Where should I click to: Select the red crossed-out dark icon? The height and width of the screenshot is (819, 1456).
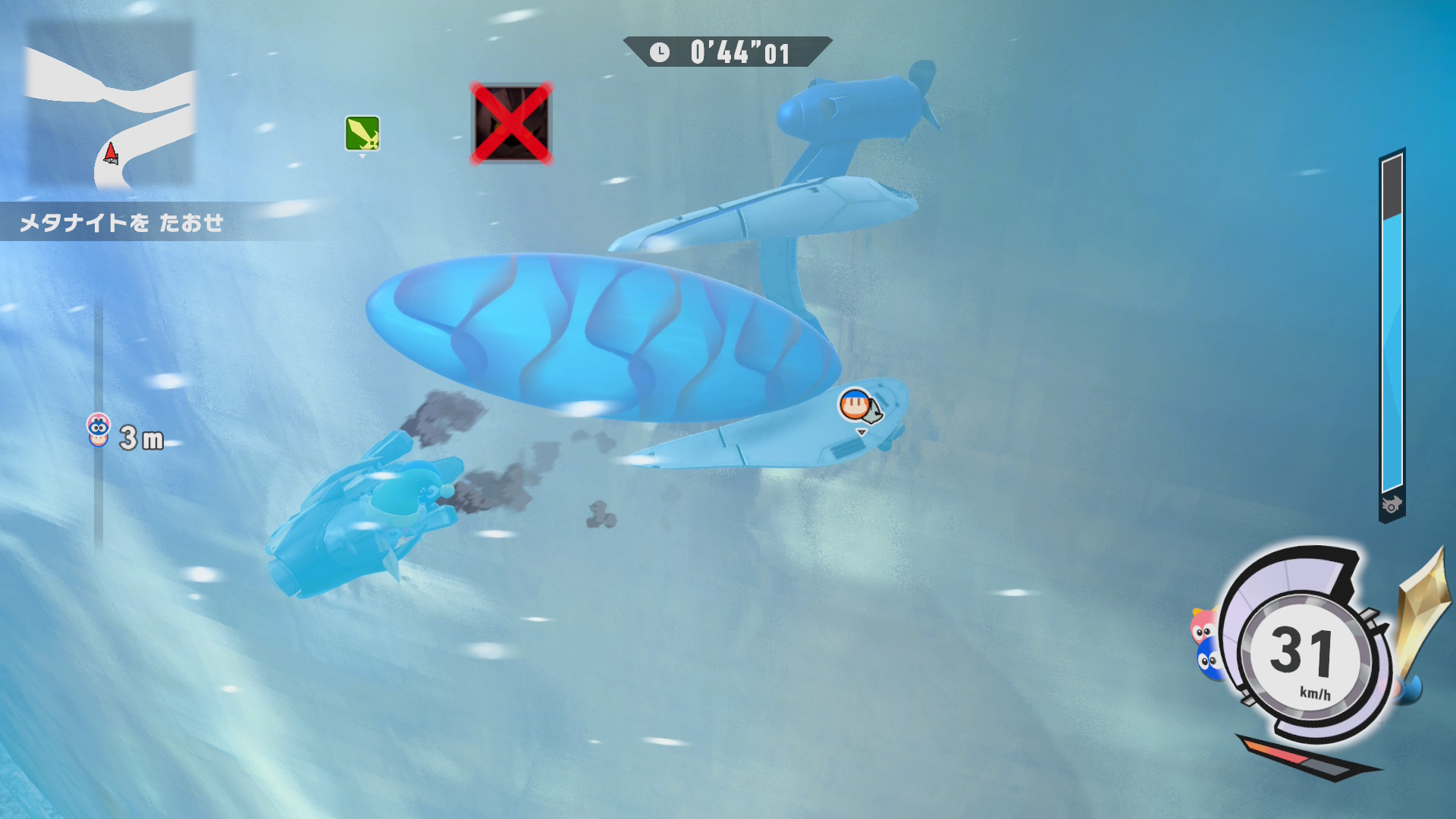coord(511,124)
